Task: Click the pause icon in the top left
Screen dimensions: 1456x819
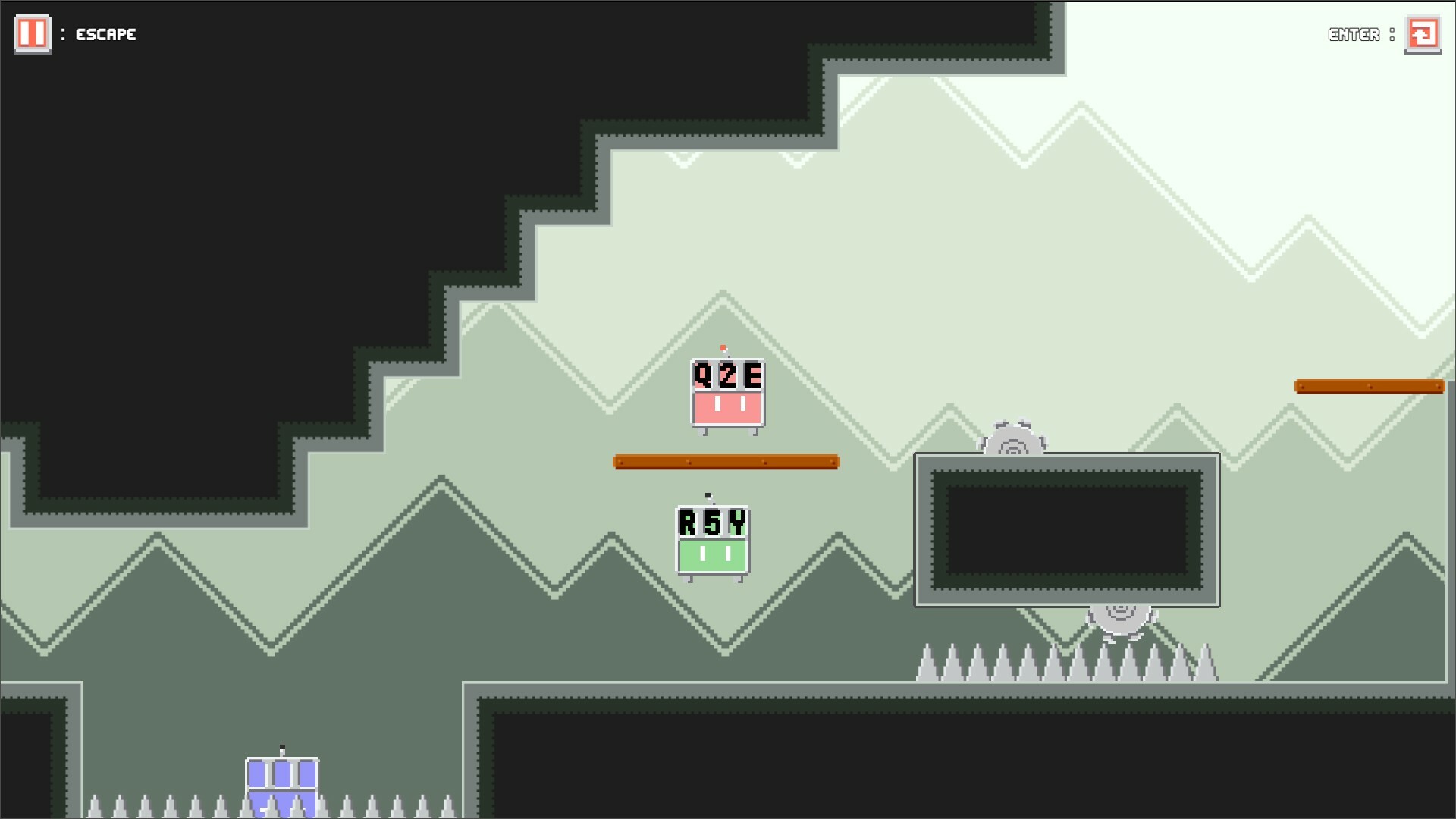Action: (x=32, y=33)
